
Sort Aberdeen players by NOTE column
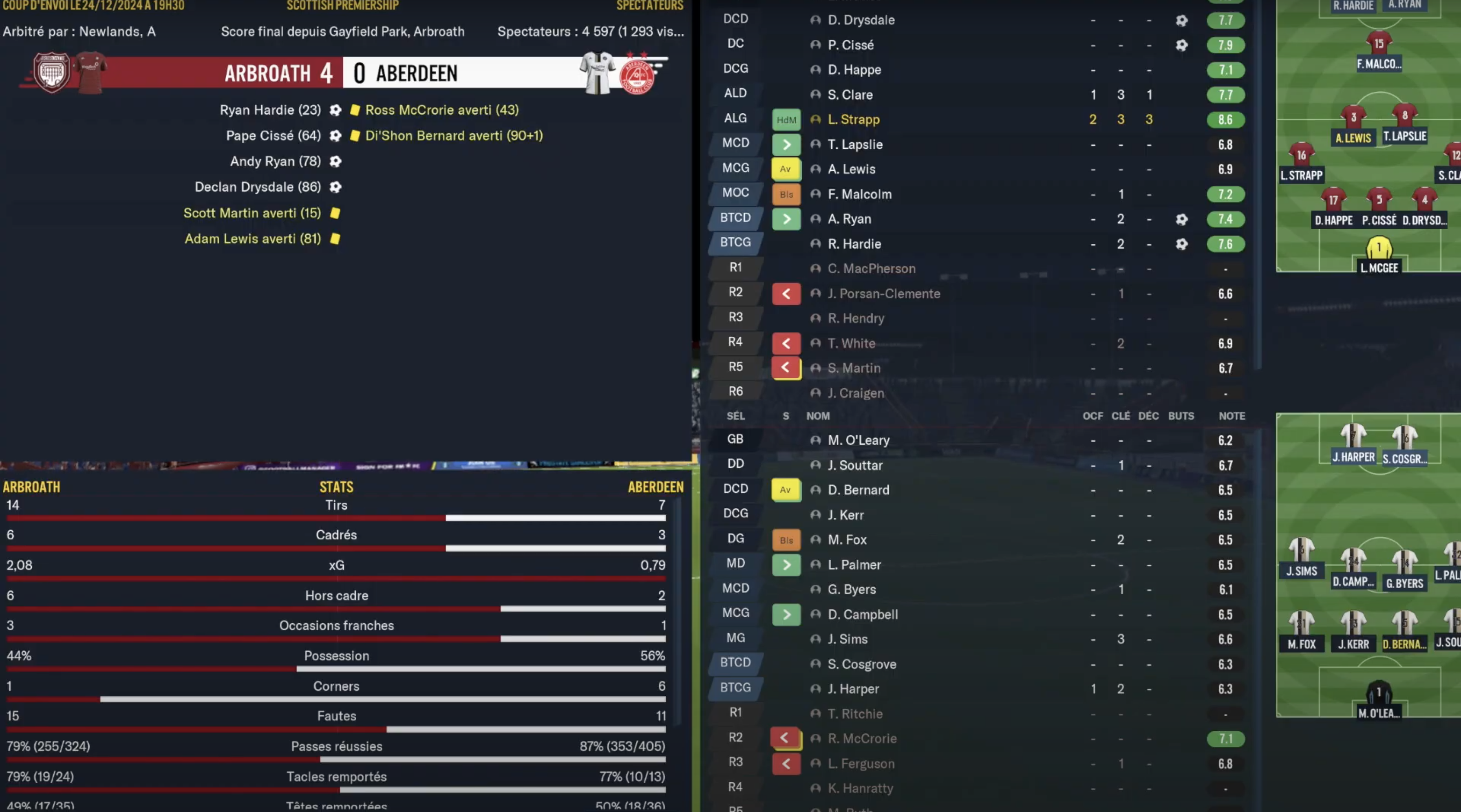[1231, 416]
